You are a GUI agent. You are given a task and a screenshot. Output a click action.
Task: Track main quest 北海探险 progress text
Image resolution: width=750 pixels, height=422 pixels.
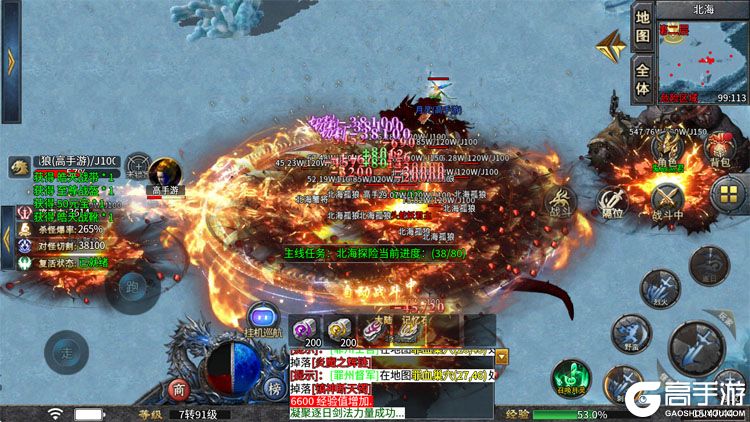click(x=367, y=253)
